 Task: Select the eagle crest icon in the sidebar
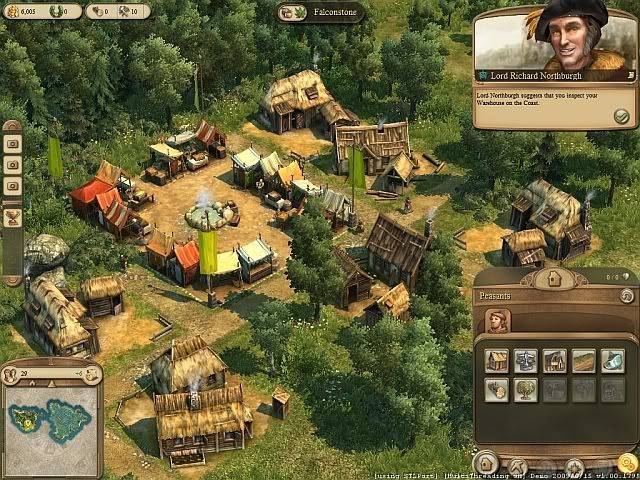click(13, 218)
